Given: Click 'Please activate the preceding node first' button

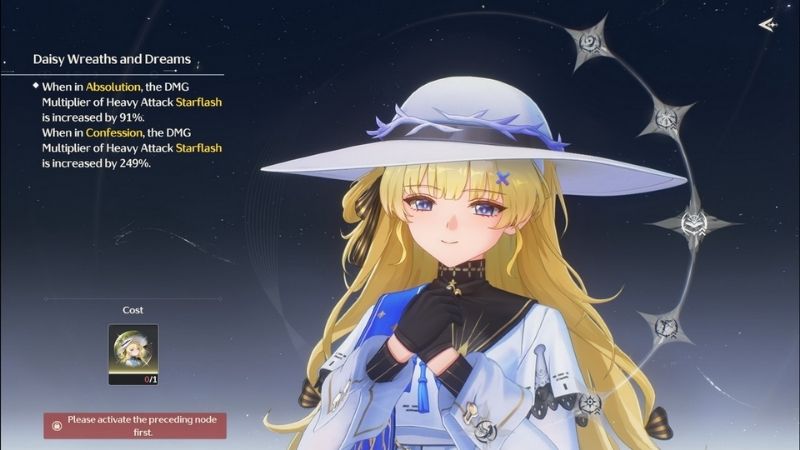Looking at the screenshot, I should [x=135, y=425].
